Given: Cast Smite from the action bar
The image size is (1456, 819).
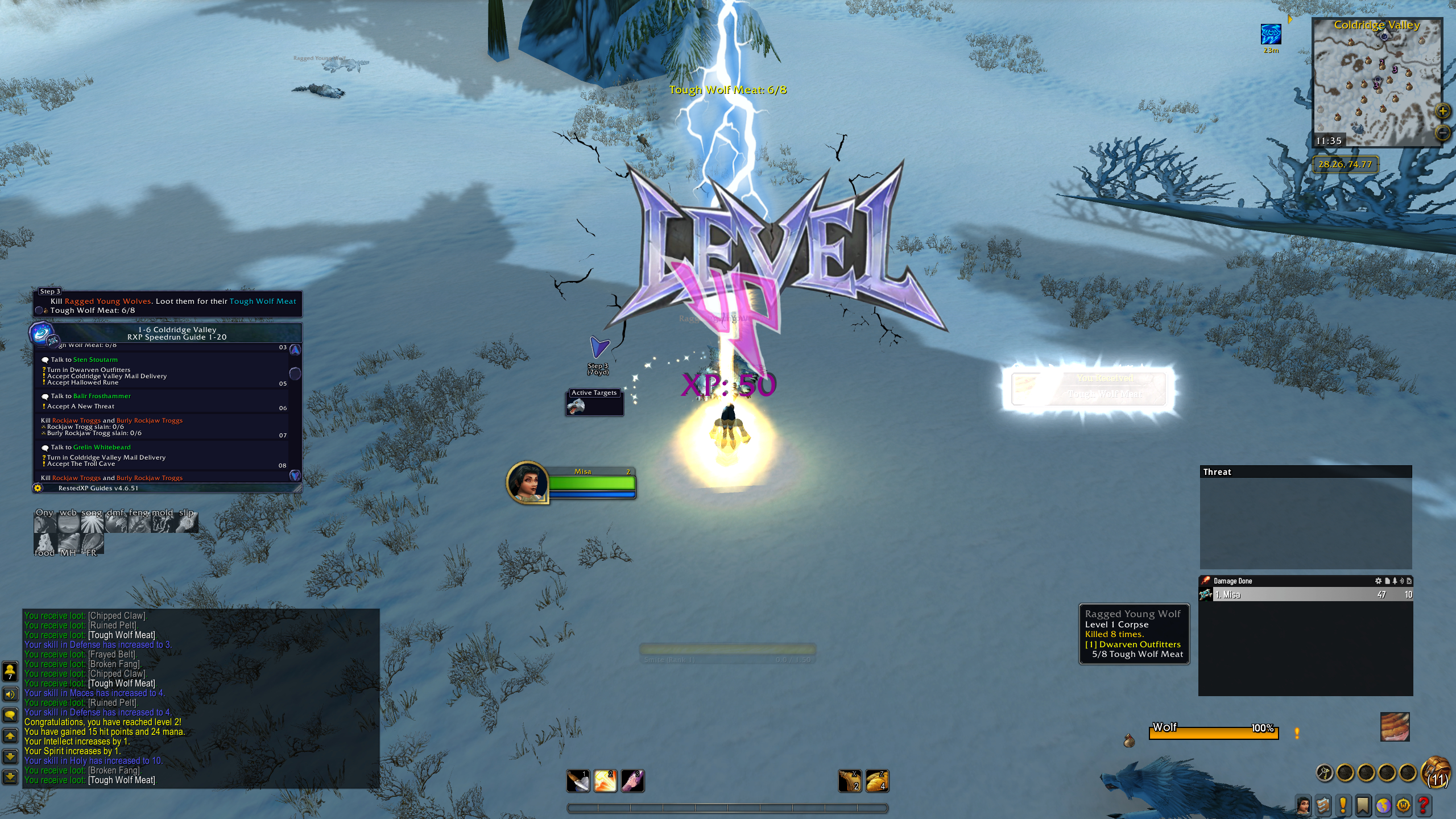Looking at the screenshot, I should (x=605, y=781).
